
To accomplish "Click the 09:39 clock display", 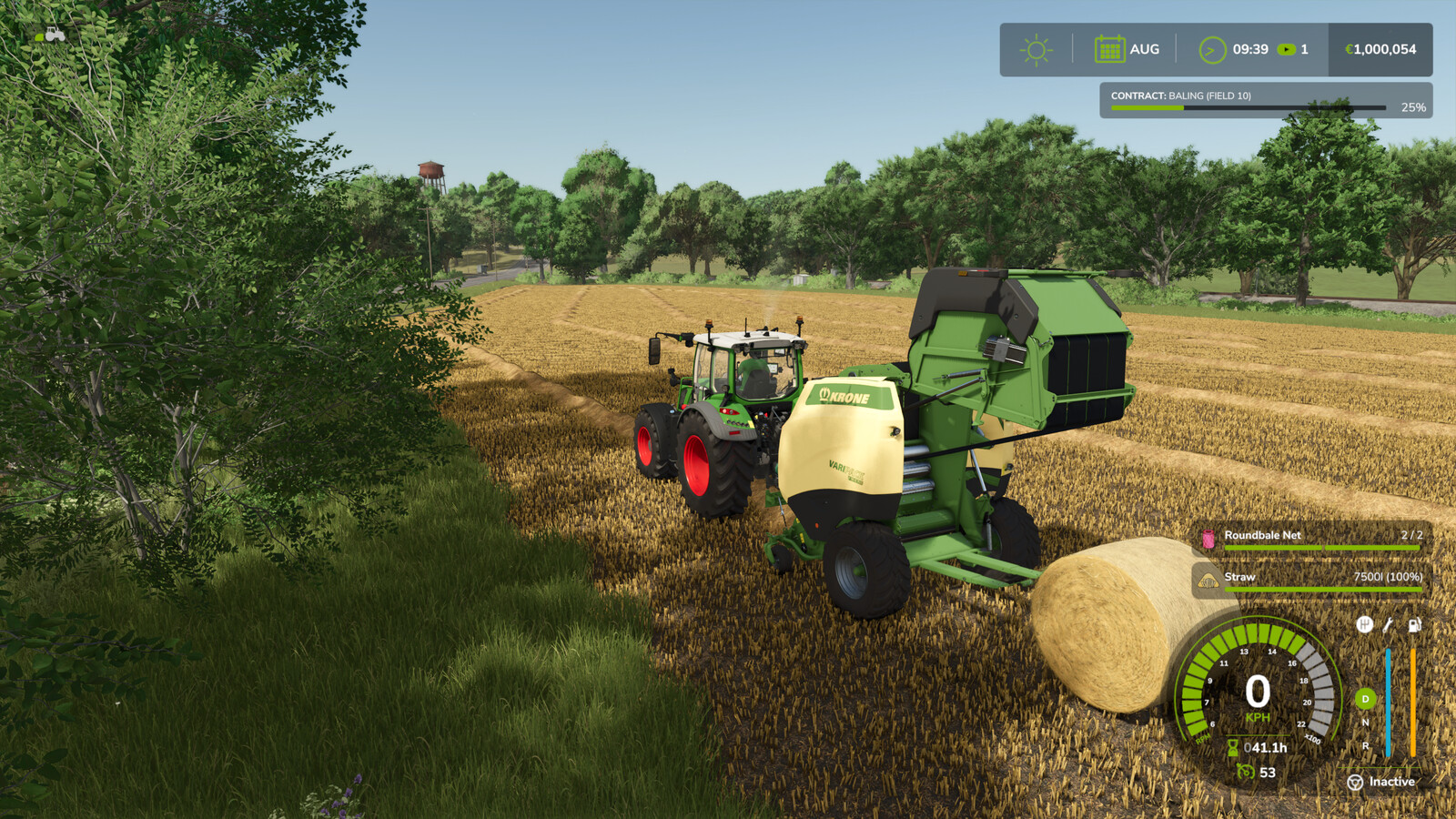I will point(1252,50).
